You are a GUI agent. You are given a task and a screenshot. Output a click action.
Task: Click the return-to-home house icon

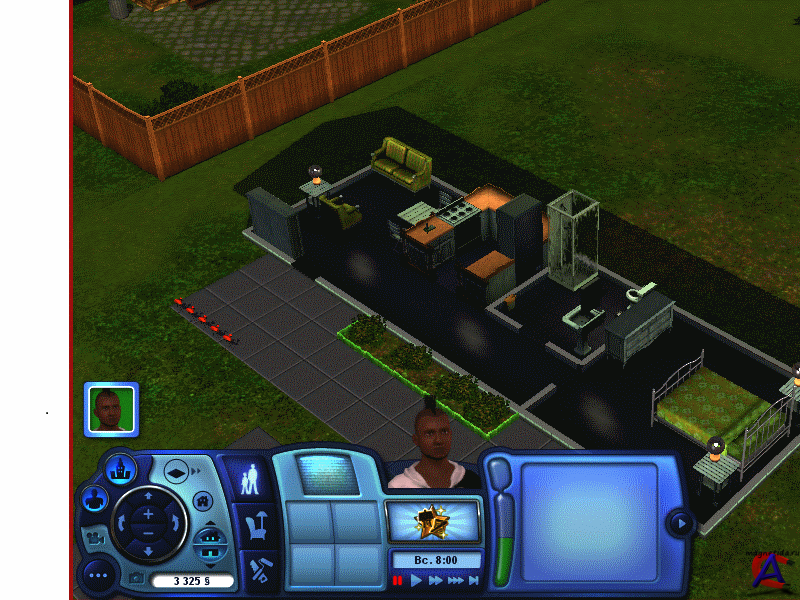point(202,500)
